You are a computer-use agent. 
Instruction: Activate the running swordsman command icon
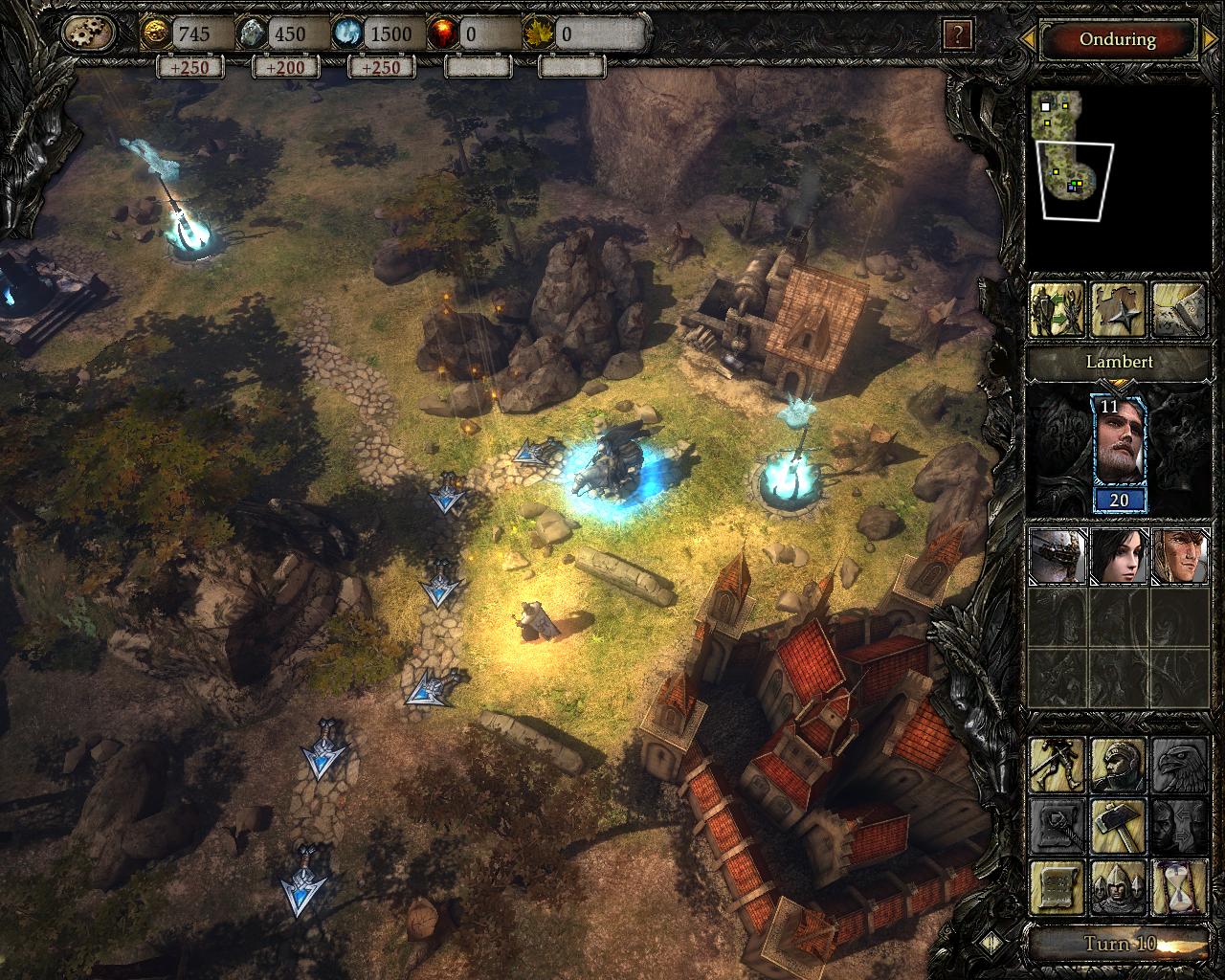1057,765
